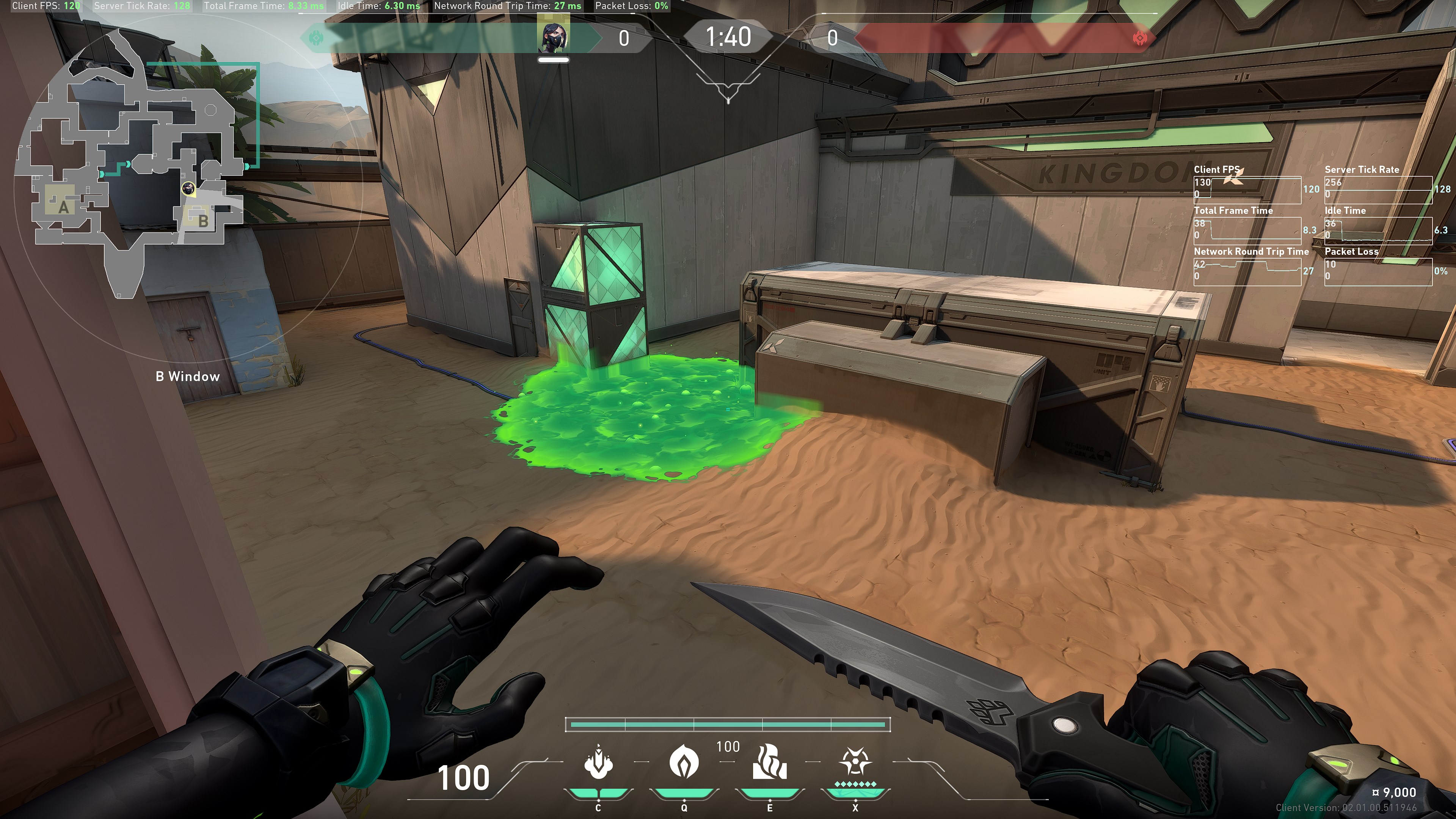Choose the Toxic Screen ability icon
The width and height of the screenshot is (1456, 819).
(769, 763)
